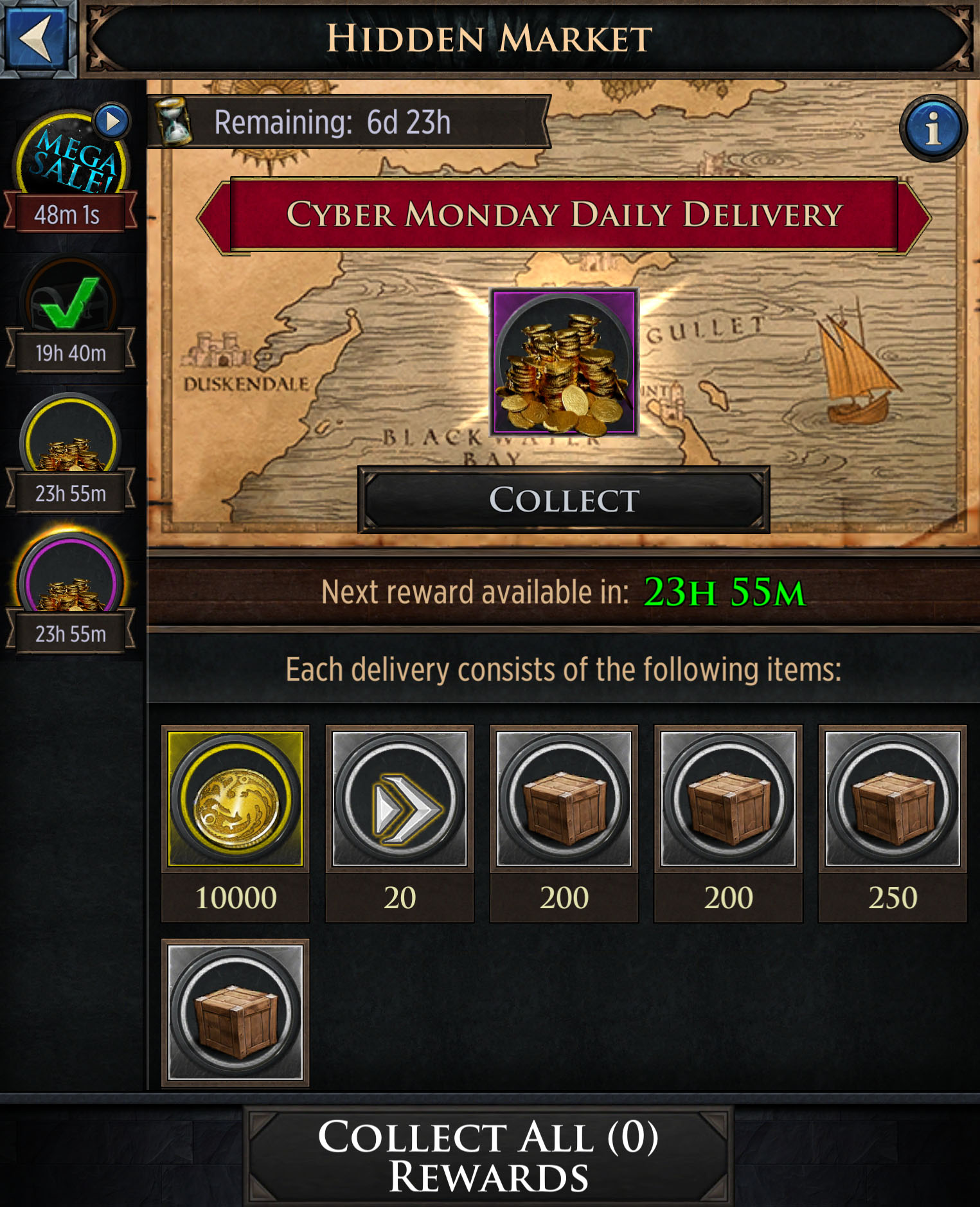Select the 20 speed-up reward item
The image size is (980, 1207).
click(x=399, y=798)
